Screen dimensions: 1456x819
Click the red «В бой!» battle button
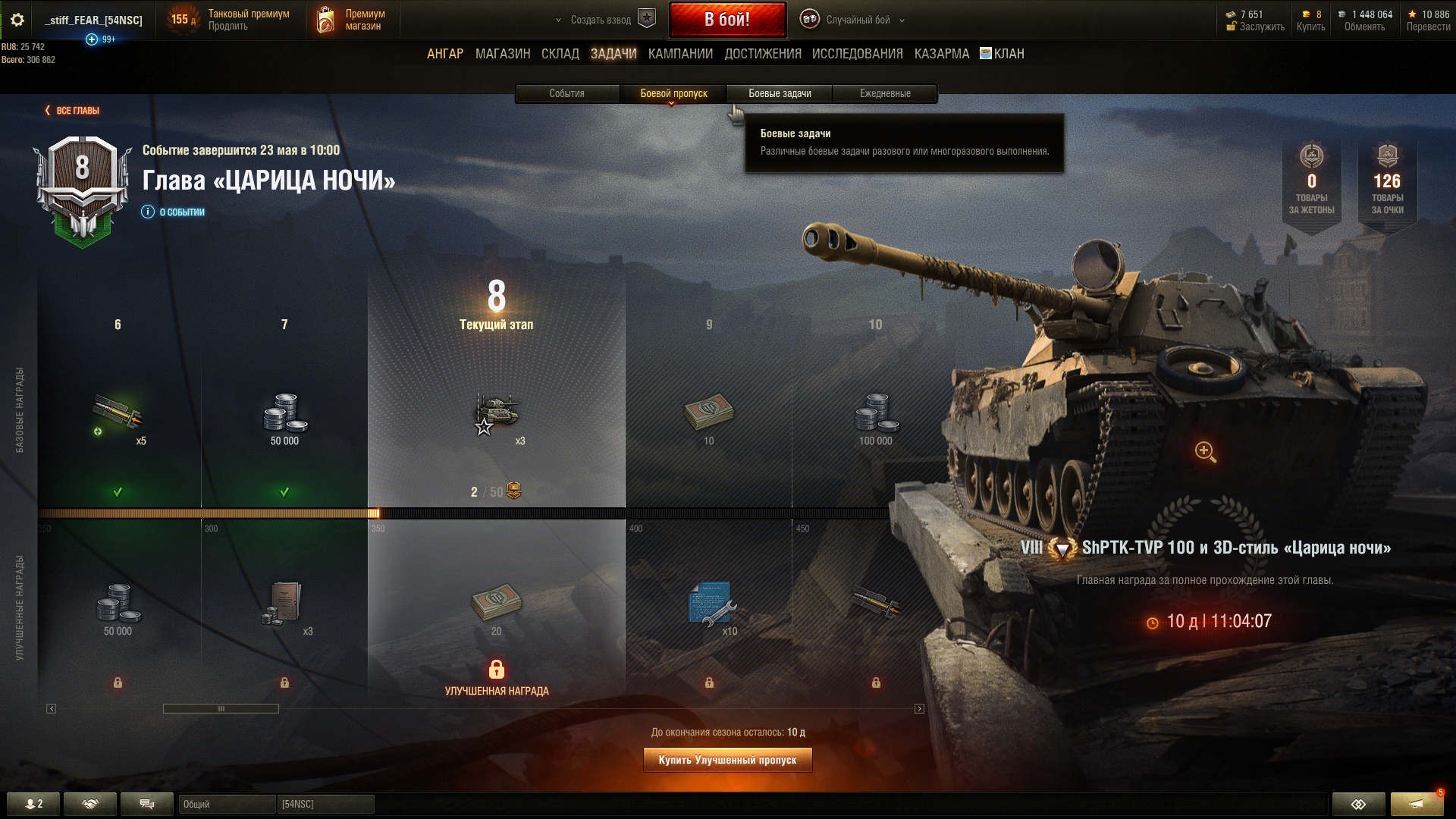coord(726,20)
